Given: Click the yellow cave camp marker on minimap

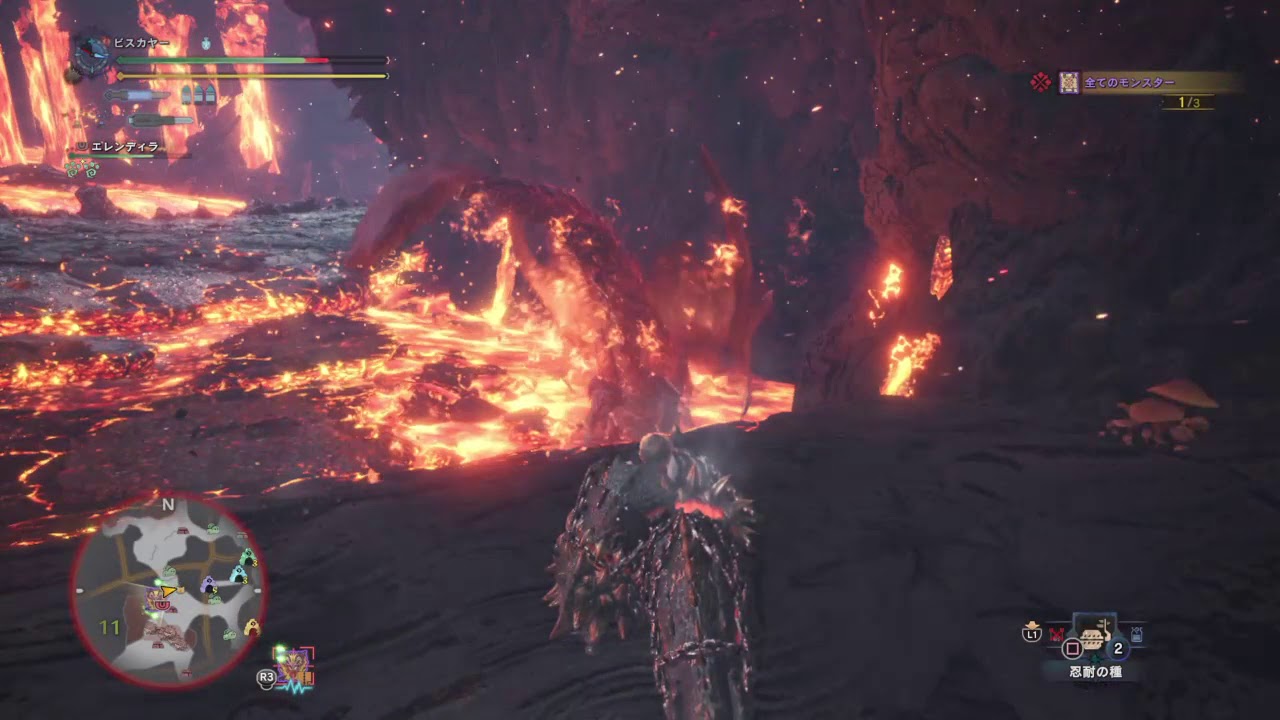Looking at the screenshot, I should pos(251,627).
